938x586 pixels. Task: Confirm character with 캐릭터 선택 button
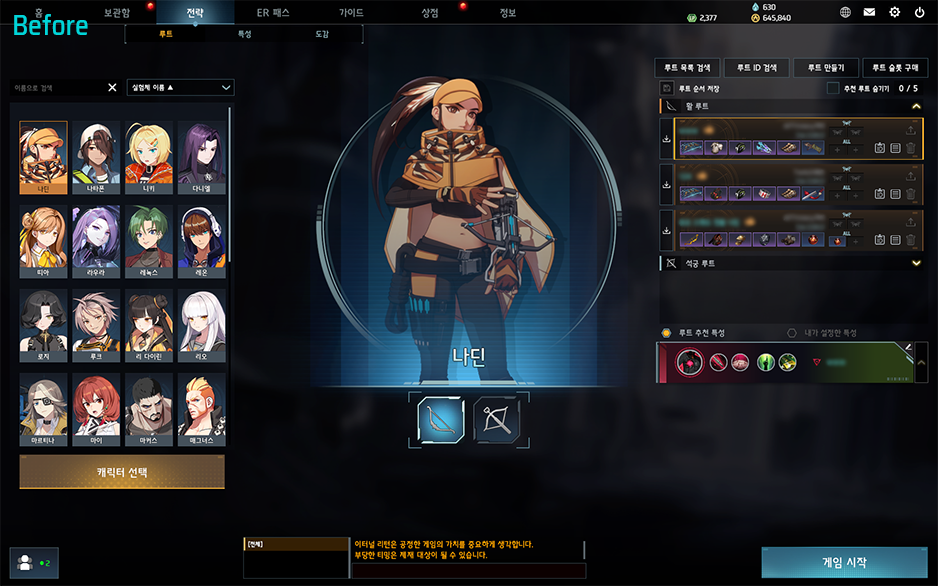(122, 472)
